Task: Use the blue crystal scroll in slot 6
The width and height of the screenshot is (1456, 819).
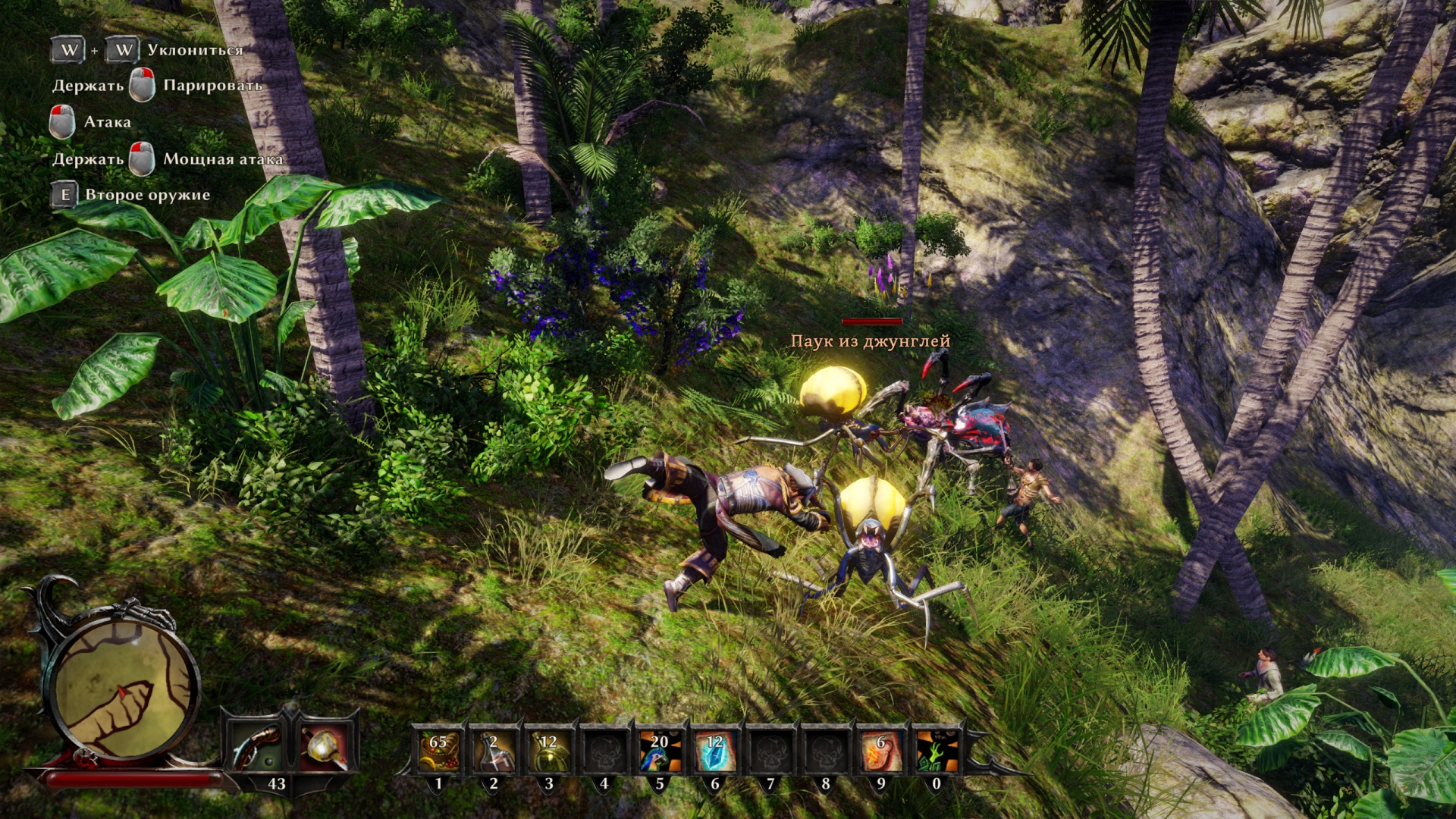Action: (x=714, y=750)
